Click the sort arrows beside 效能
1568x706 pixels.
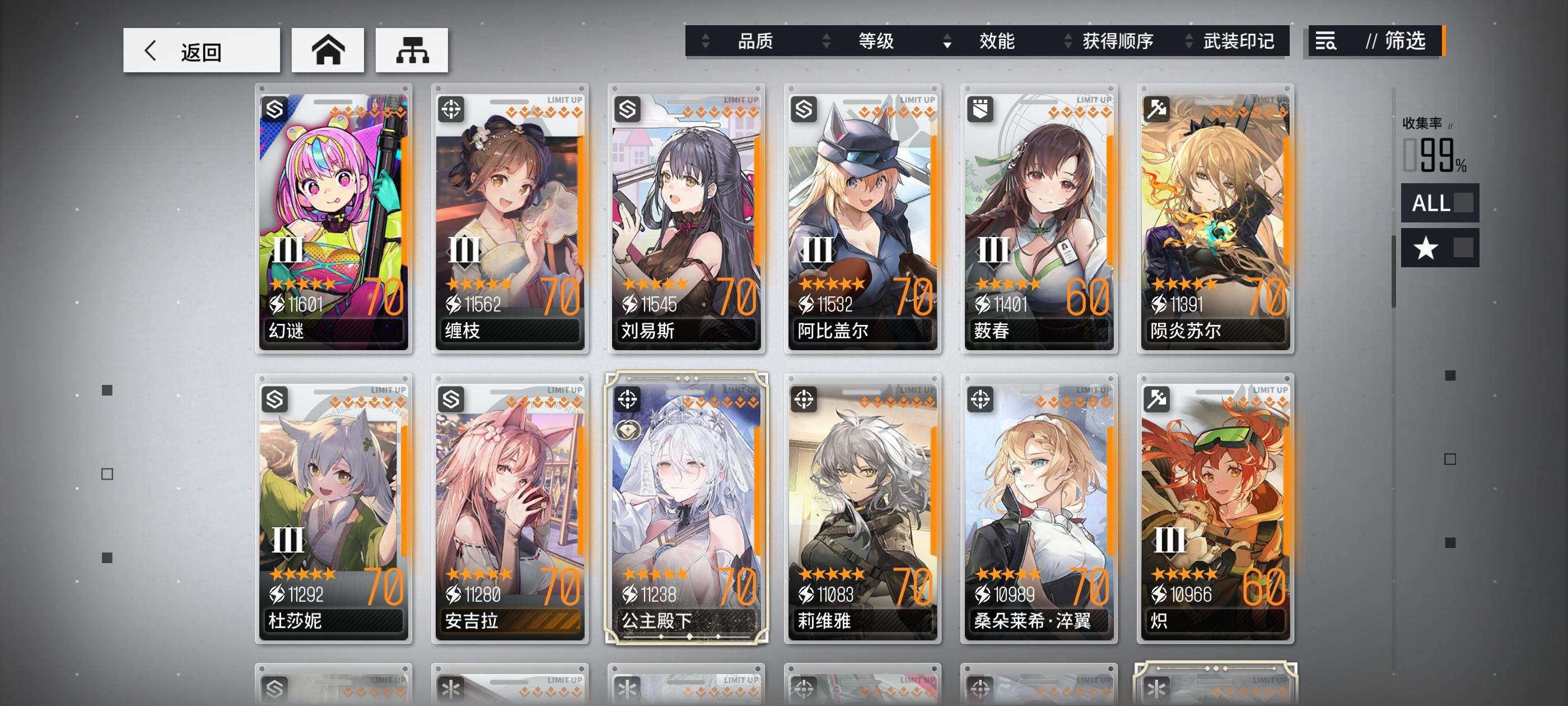[x=946, y=42]
